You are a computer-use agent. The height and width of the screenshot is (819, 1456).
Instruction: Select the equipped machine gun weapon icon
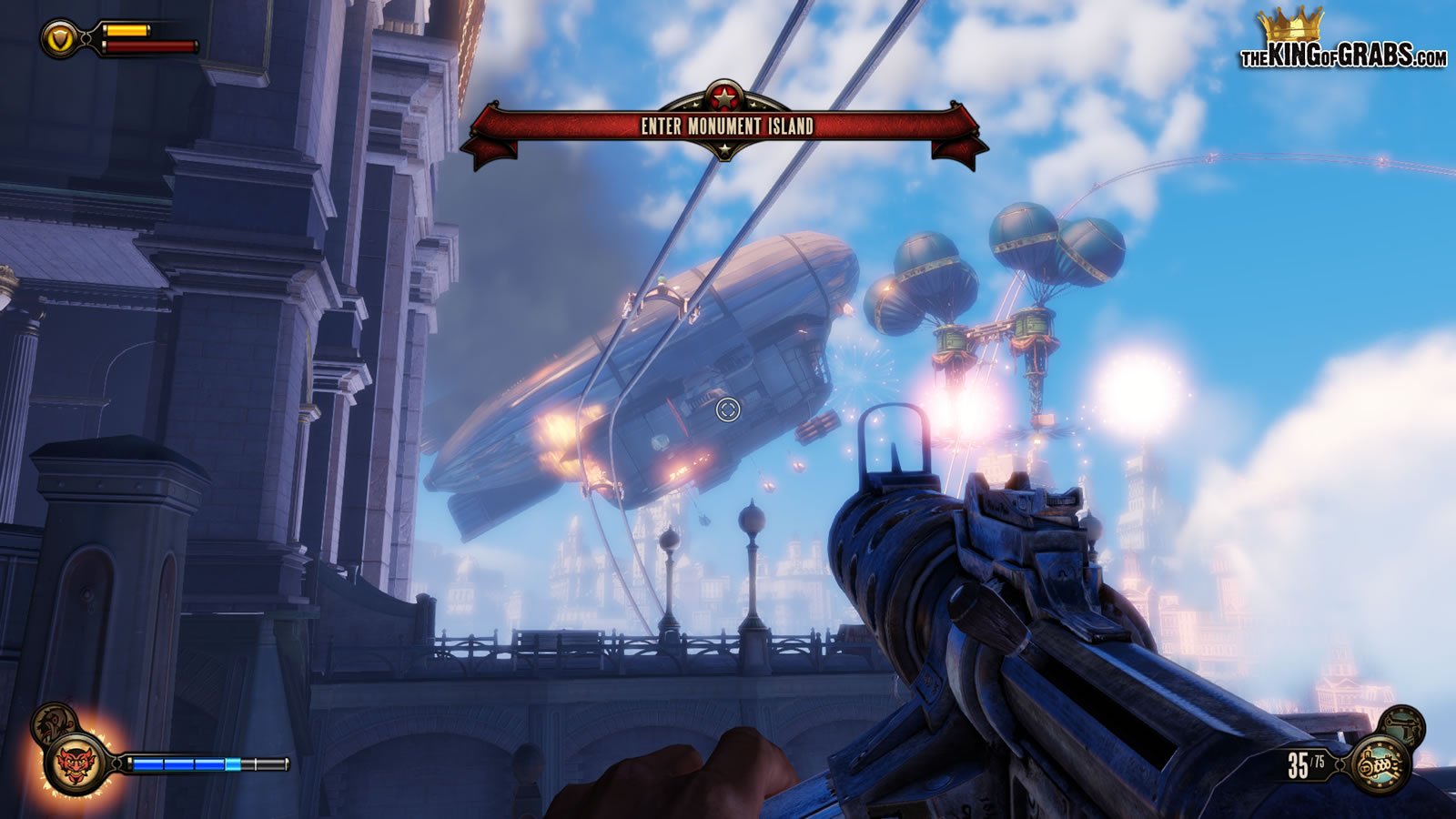1380,765
